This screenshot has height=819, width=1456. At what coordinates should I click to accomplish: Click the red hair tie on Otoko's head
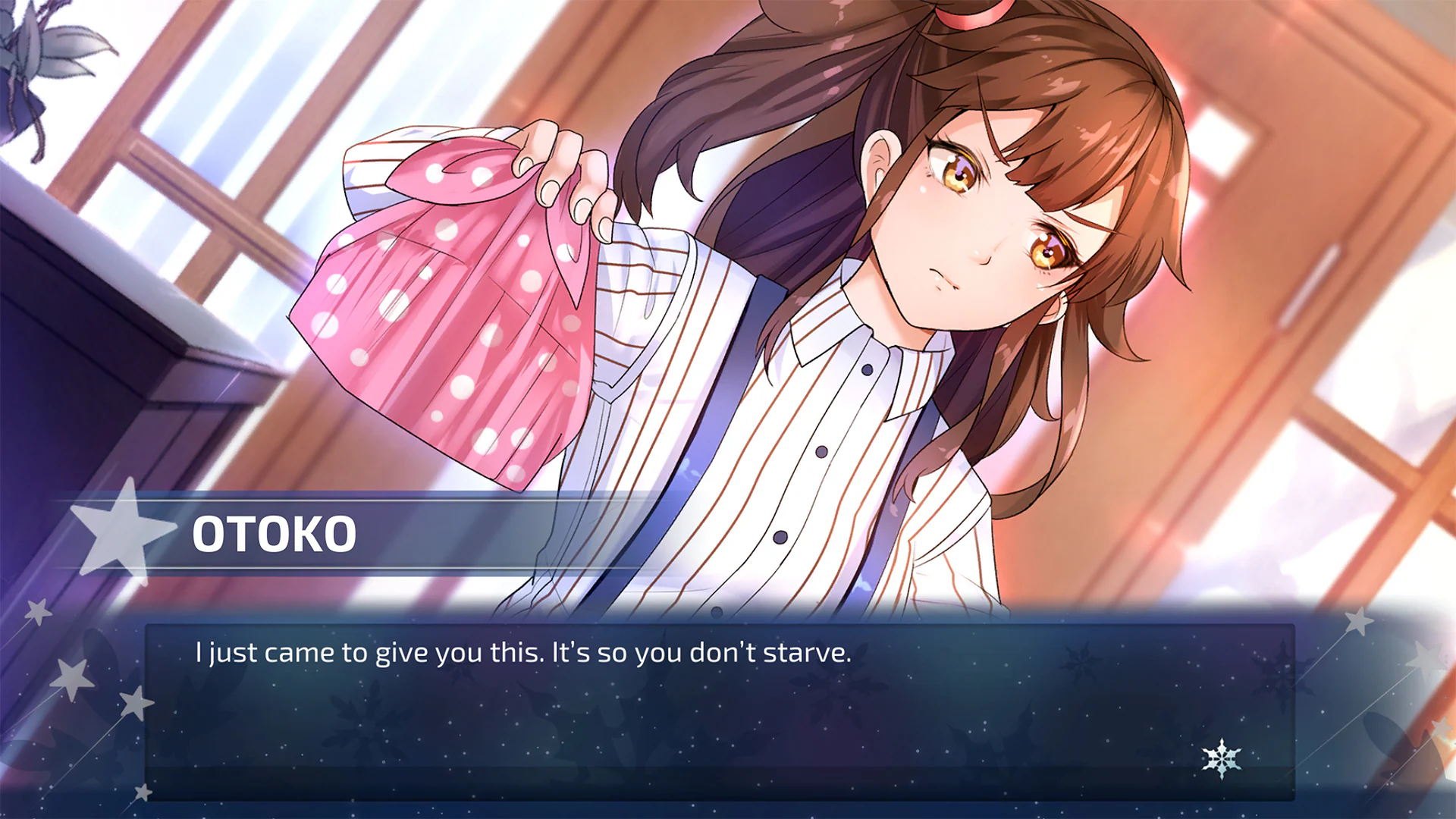pos(972,17)
